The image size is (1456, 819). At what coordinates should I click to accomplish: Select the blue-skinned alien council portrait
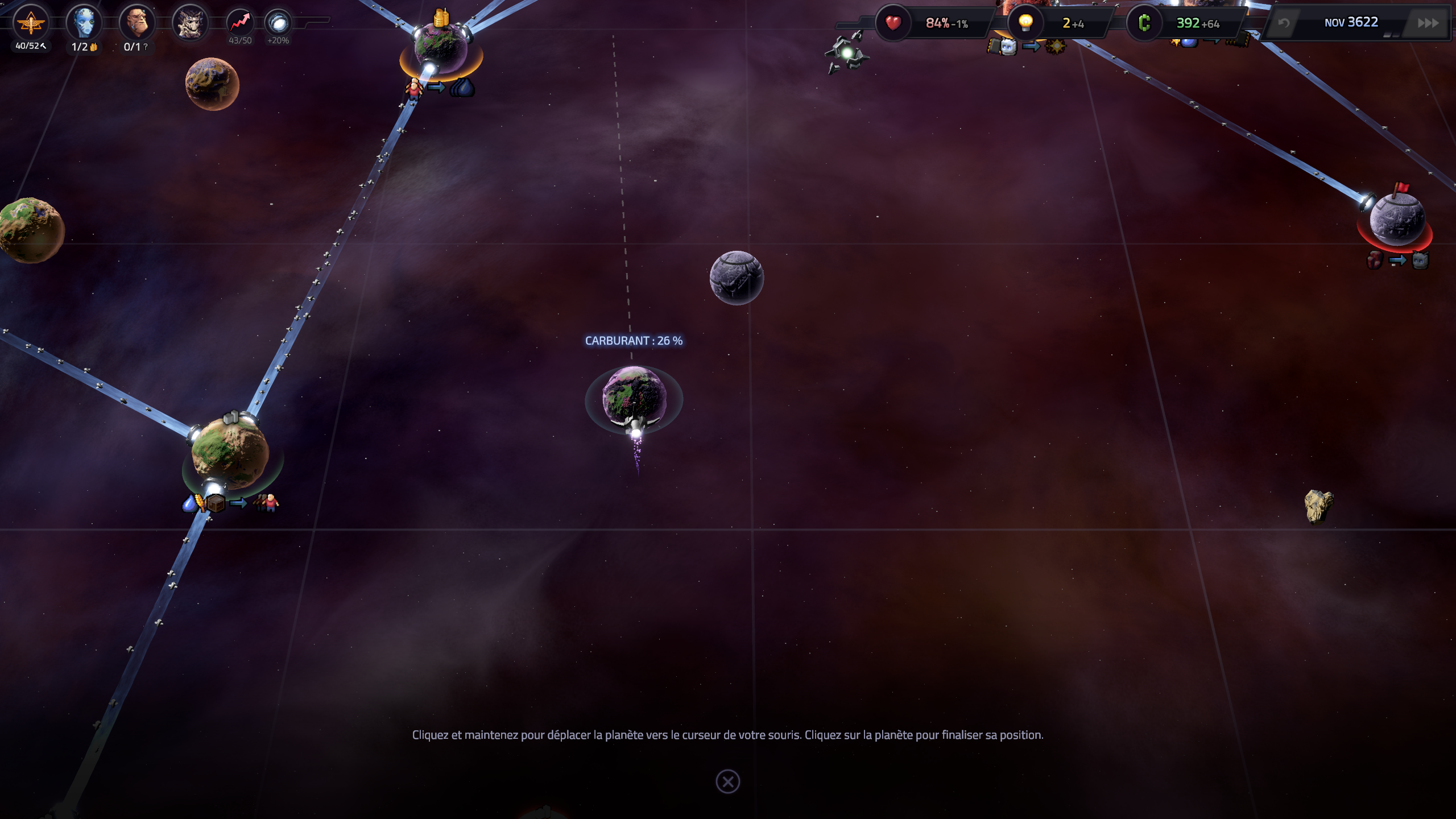click(84, 23)
